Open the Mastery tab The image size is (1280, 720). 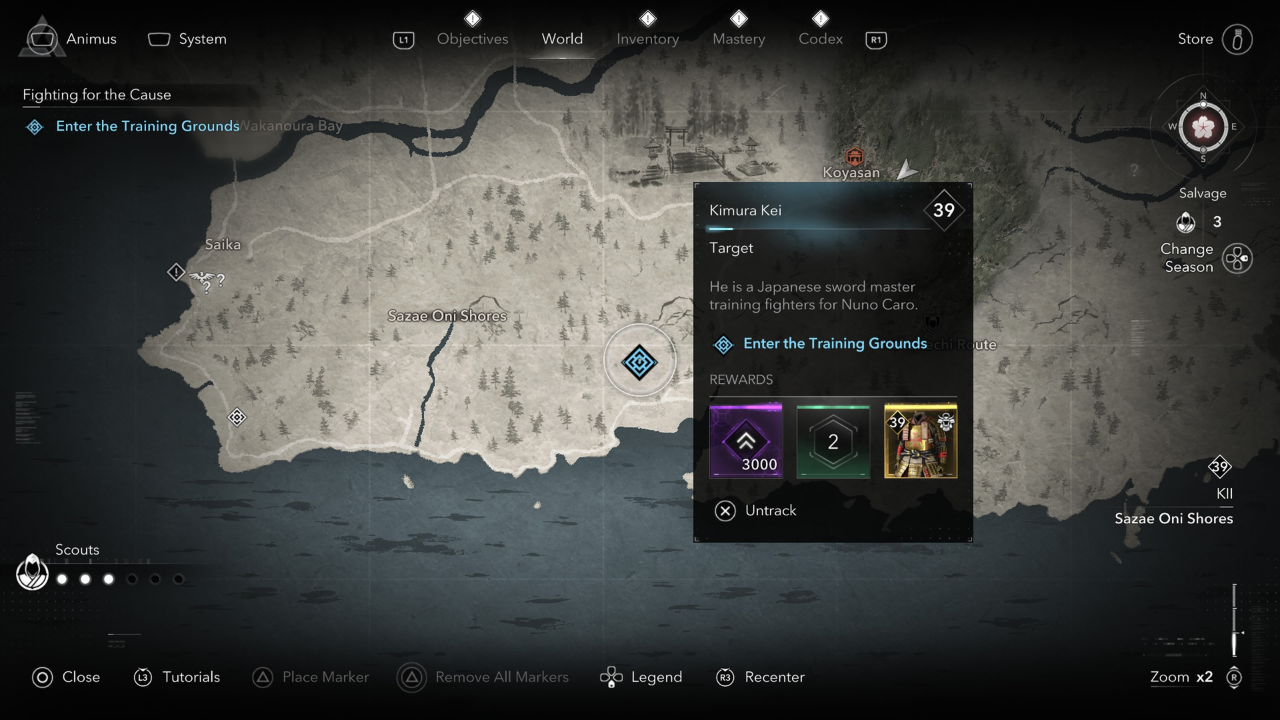click(738, 39)
